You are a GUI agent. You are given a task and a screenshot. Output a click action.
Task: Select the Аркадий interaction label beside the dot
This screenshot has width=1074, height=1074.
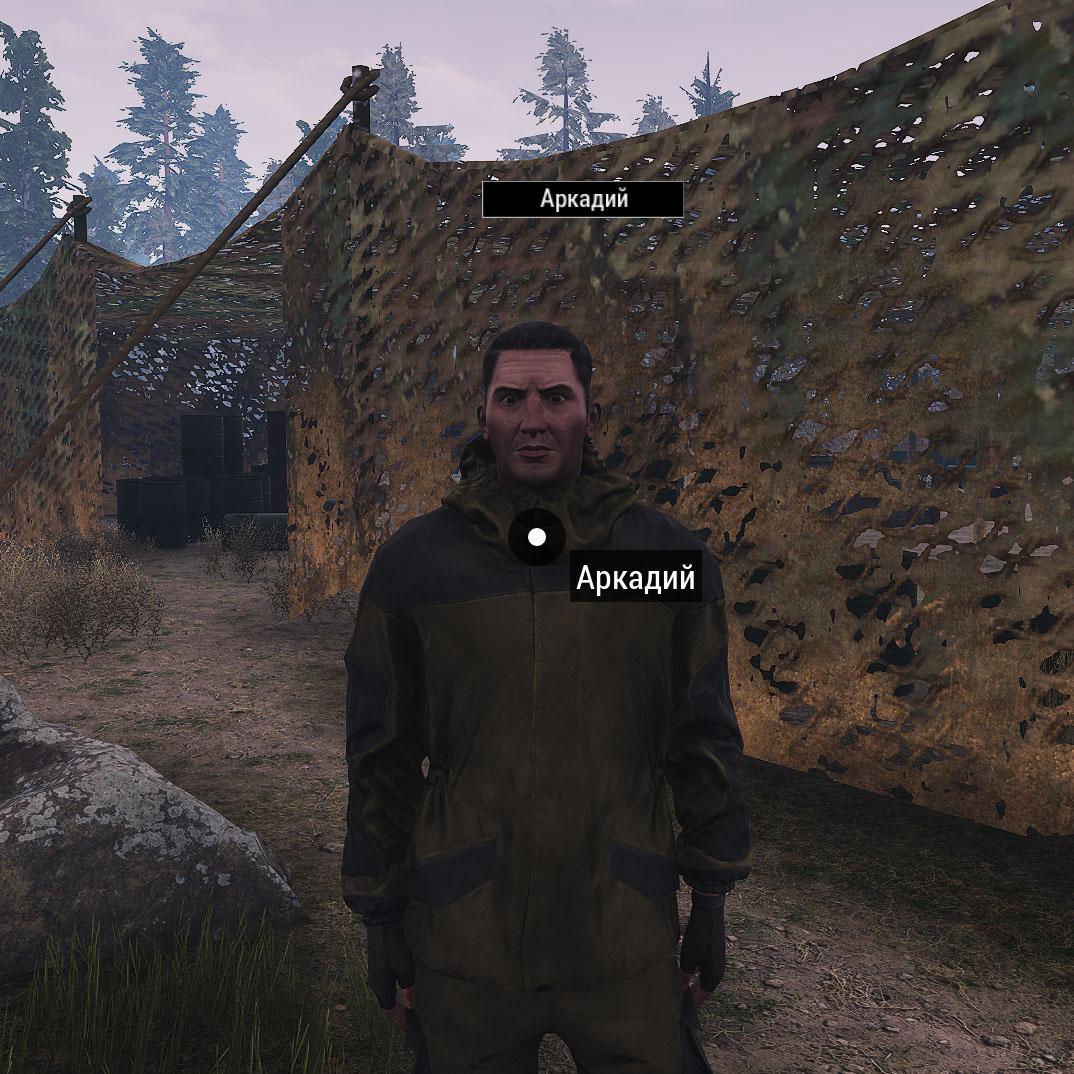click(635, 580)
